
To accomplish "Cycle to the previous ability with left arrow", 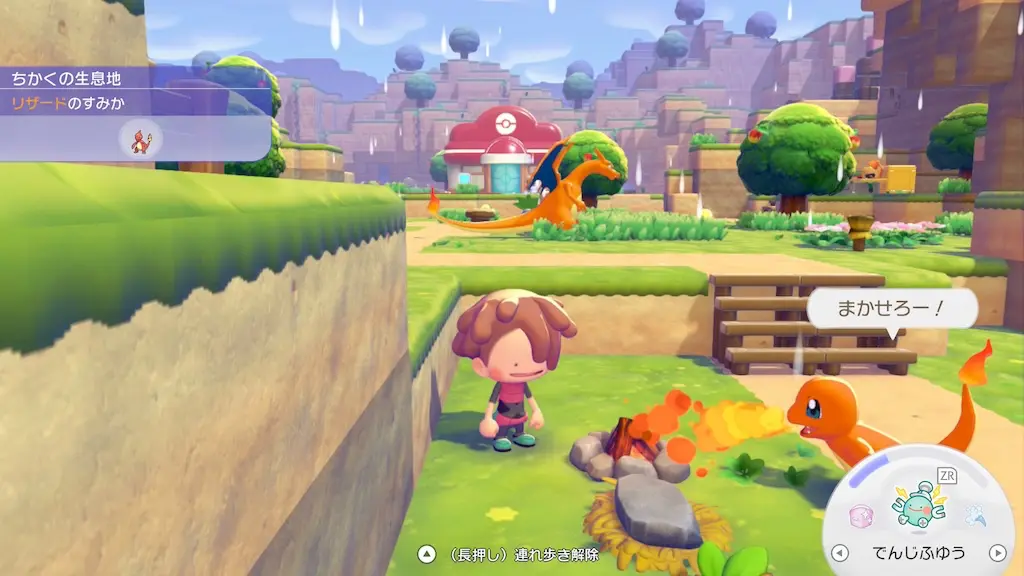I will [840, 553].
